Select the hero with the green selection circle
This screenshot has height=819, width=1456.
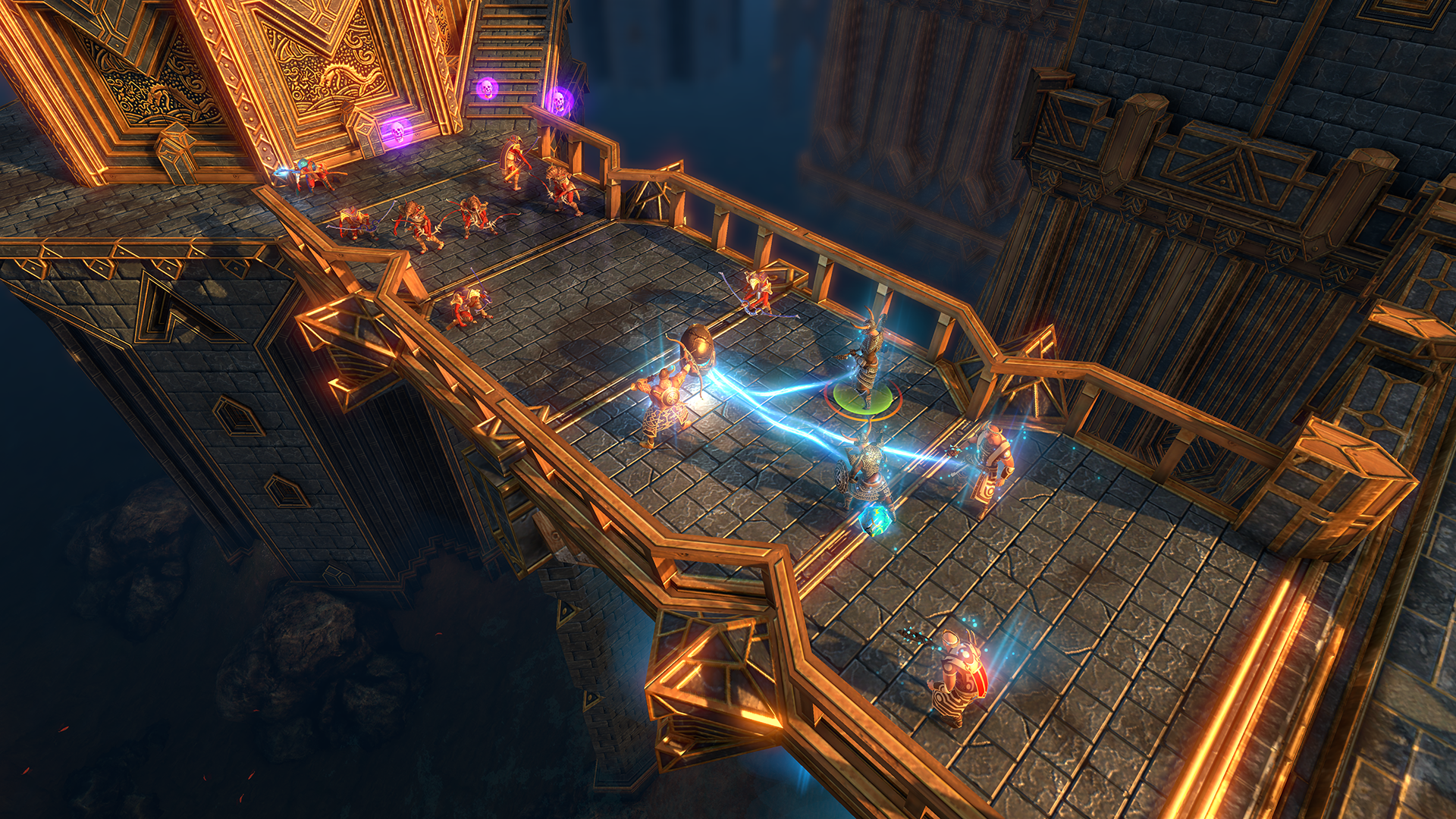point(867,364)
